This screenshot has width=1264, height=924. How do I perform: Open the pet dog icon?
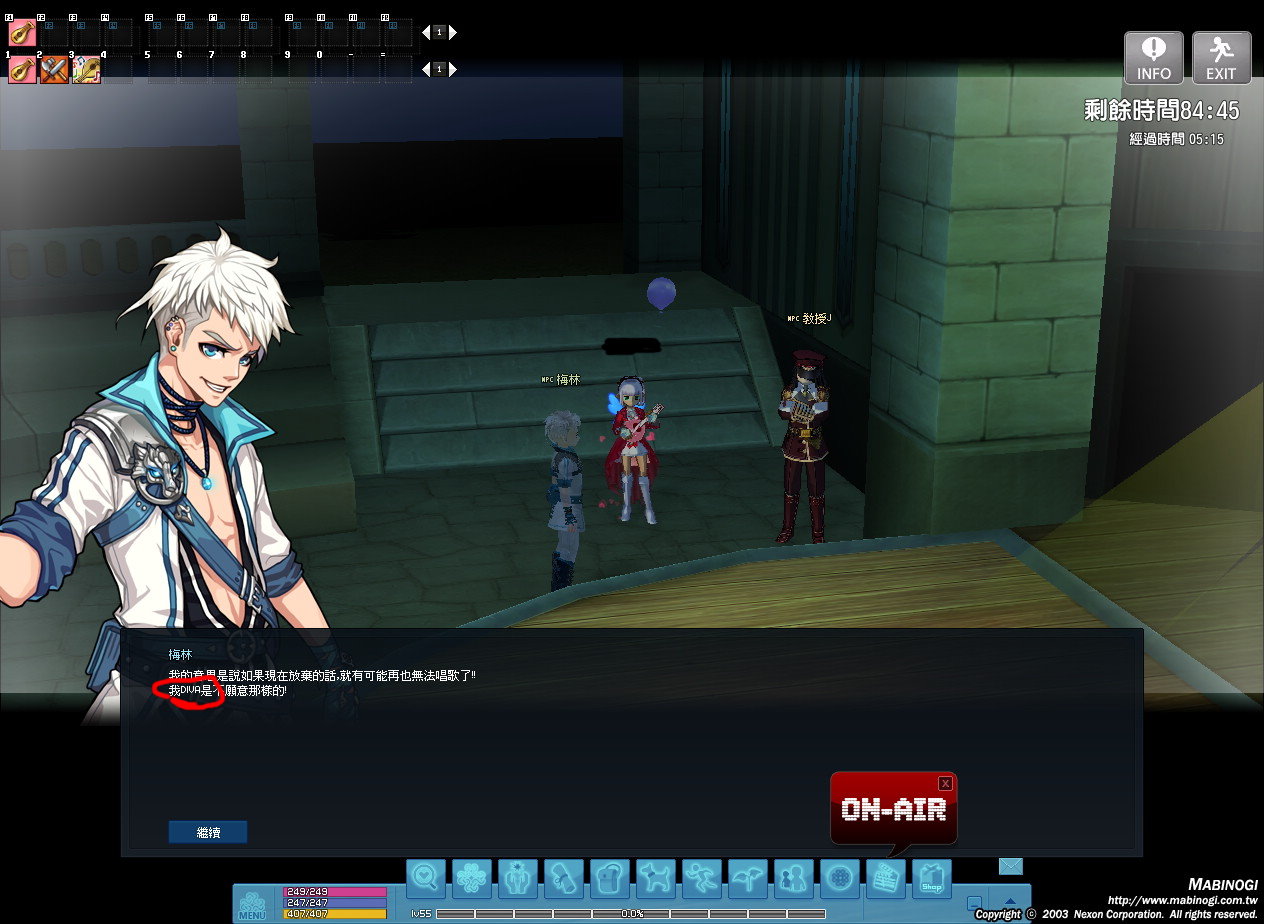[656, 879]
